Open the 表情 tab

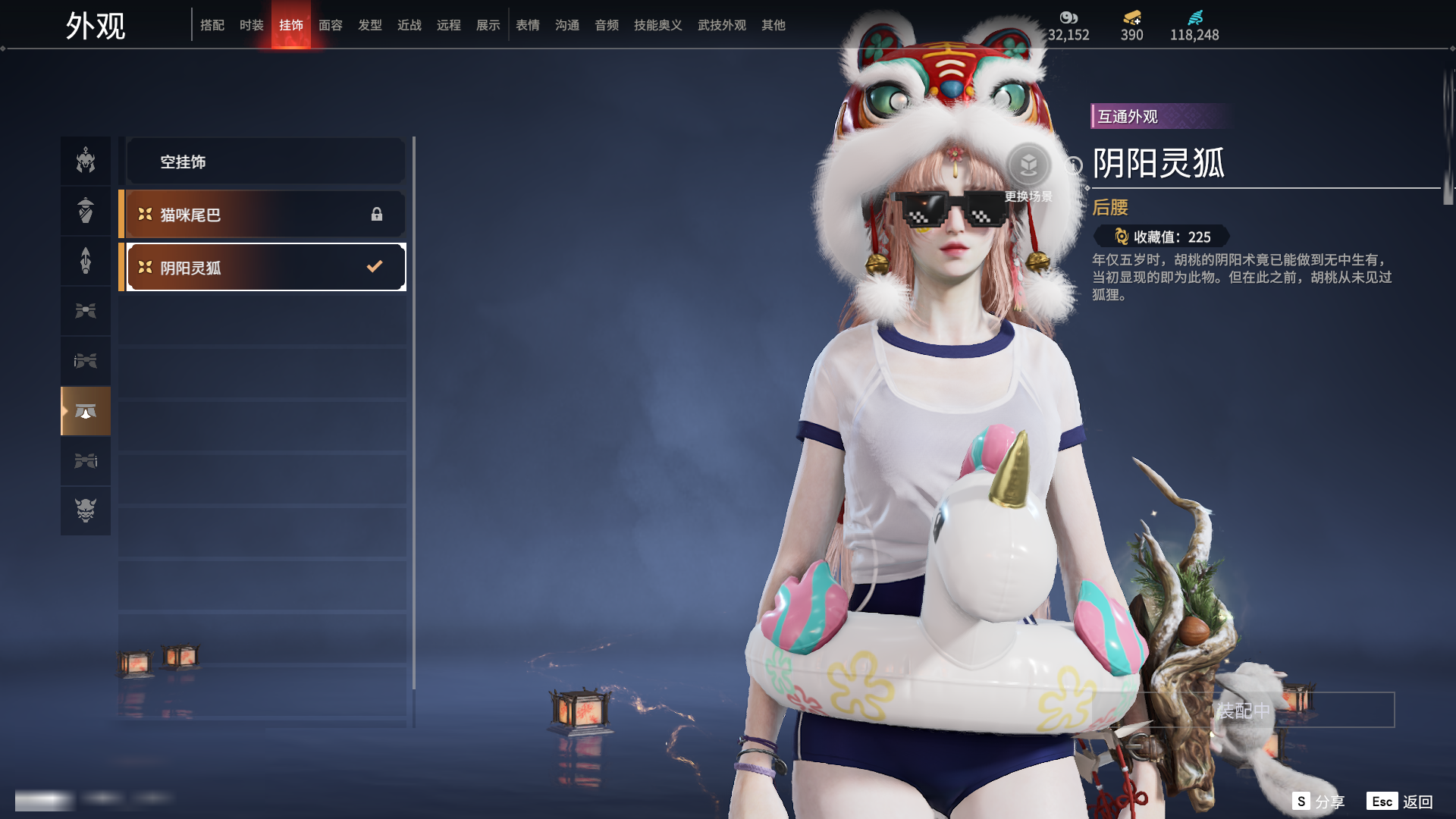tap(527, 25)
